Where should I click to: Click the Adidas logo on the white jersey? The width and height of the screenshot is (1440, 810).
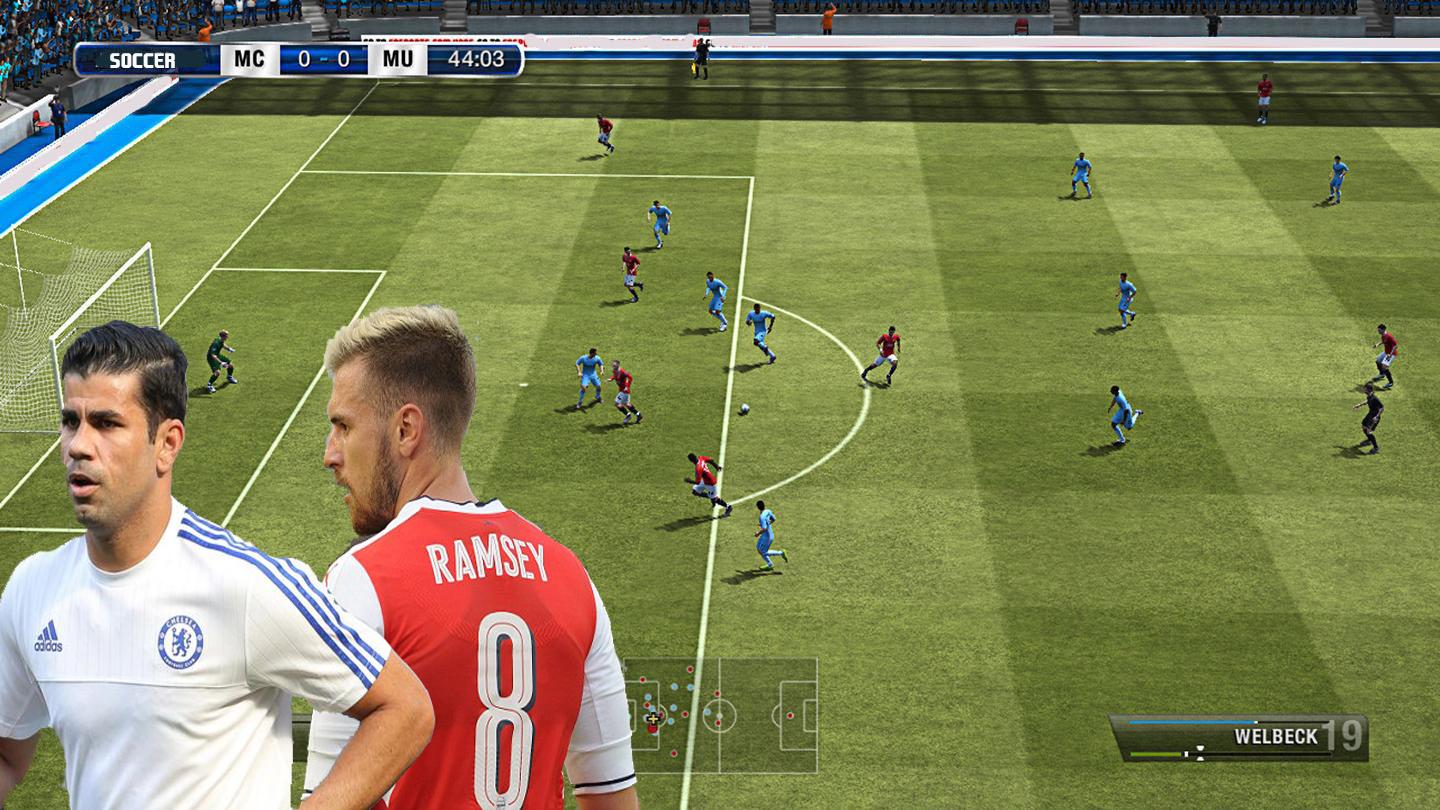click(50, 634)
